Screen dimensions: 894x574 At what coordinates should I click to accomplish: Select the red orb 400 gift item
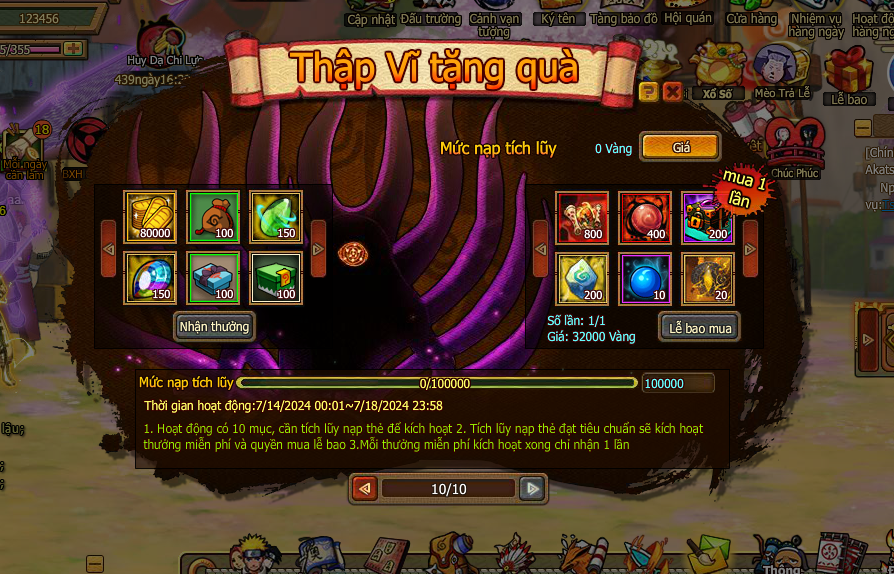645,218
